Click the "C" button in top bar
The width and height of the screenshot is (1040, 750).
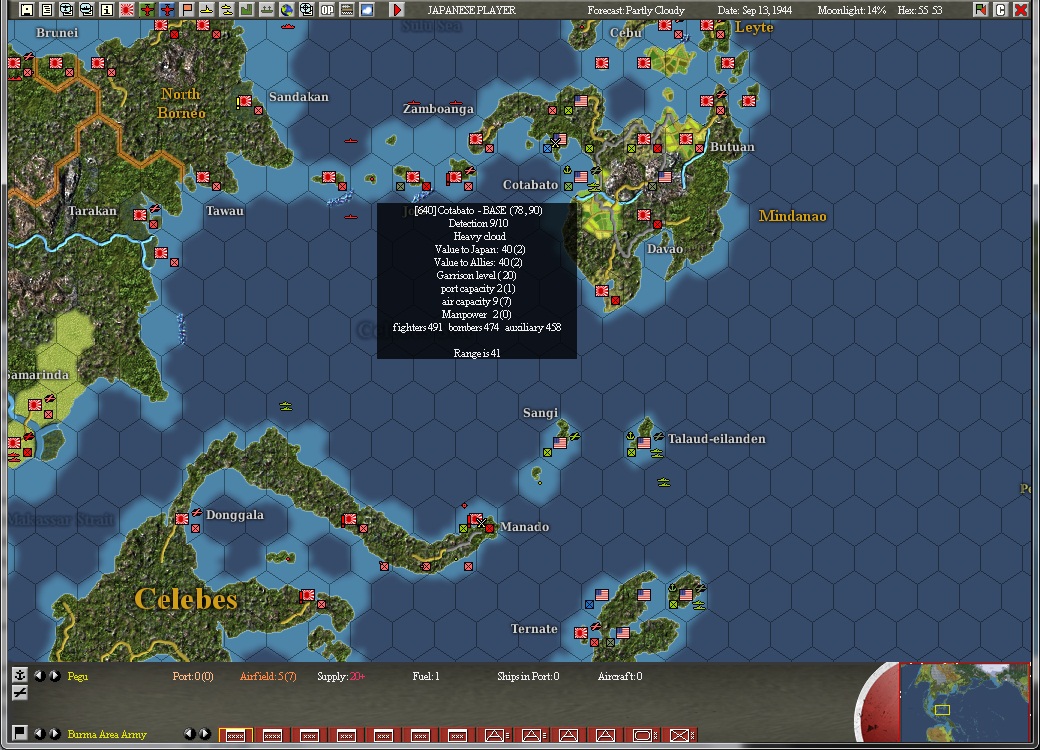(1000, 10)
